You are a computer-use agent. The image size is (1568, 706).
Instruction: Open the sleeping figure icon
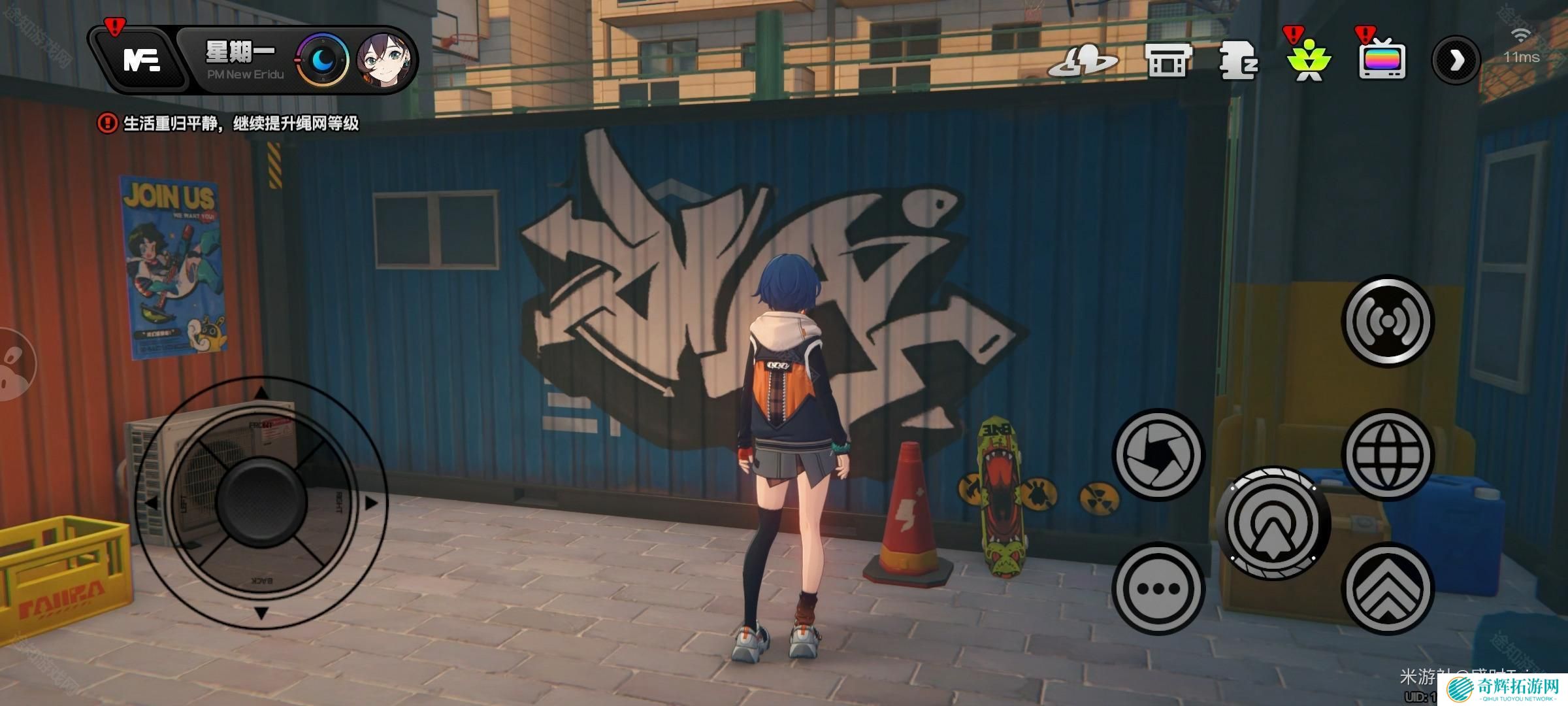[1238, 61]
